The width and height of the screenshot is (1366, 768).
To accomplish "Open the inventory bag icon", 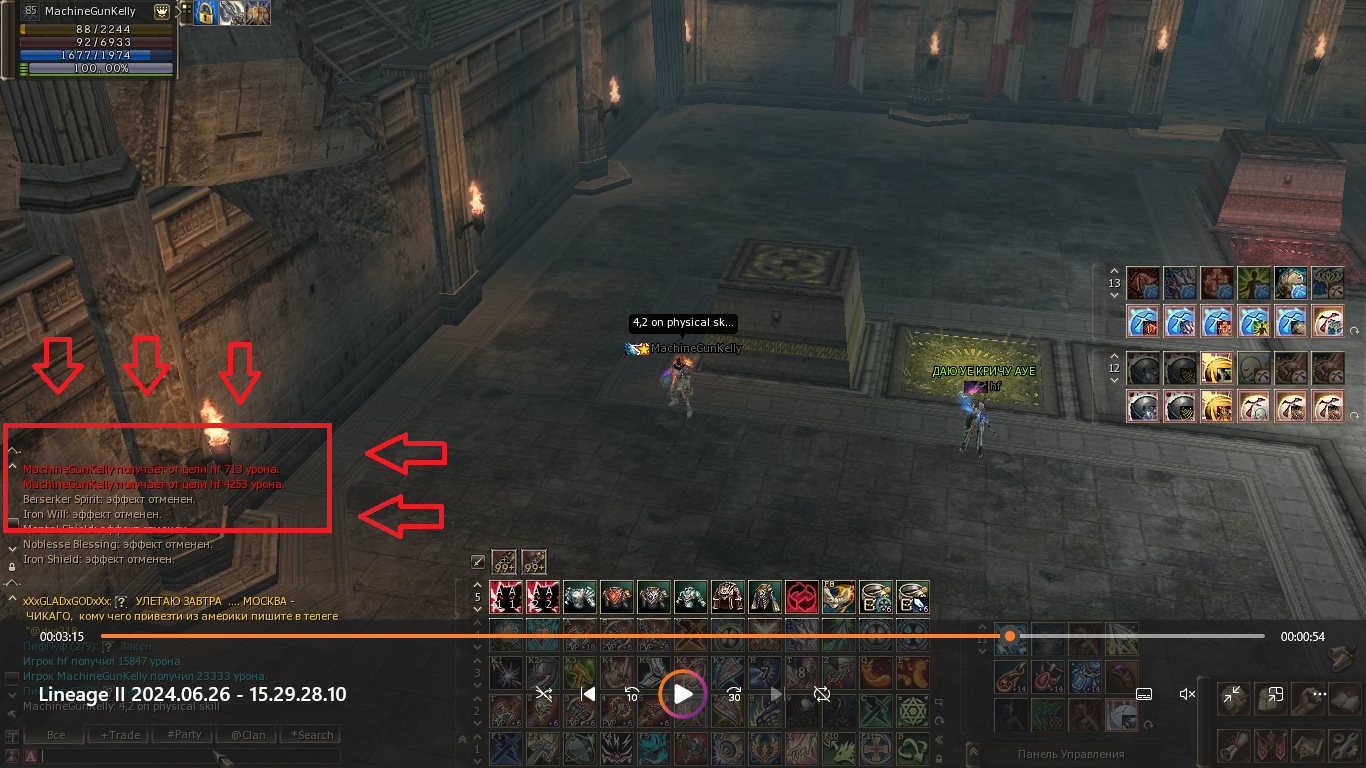I will point(1271,698).
